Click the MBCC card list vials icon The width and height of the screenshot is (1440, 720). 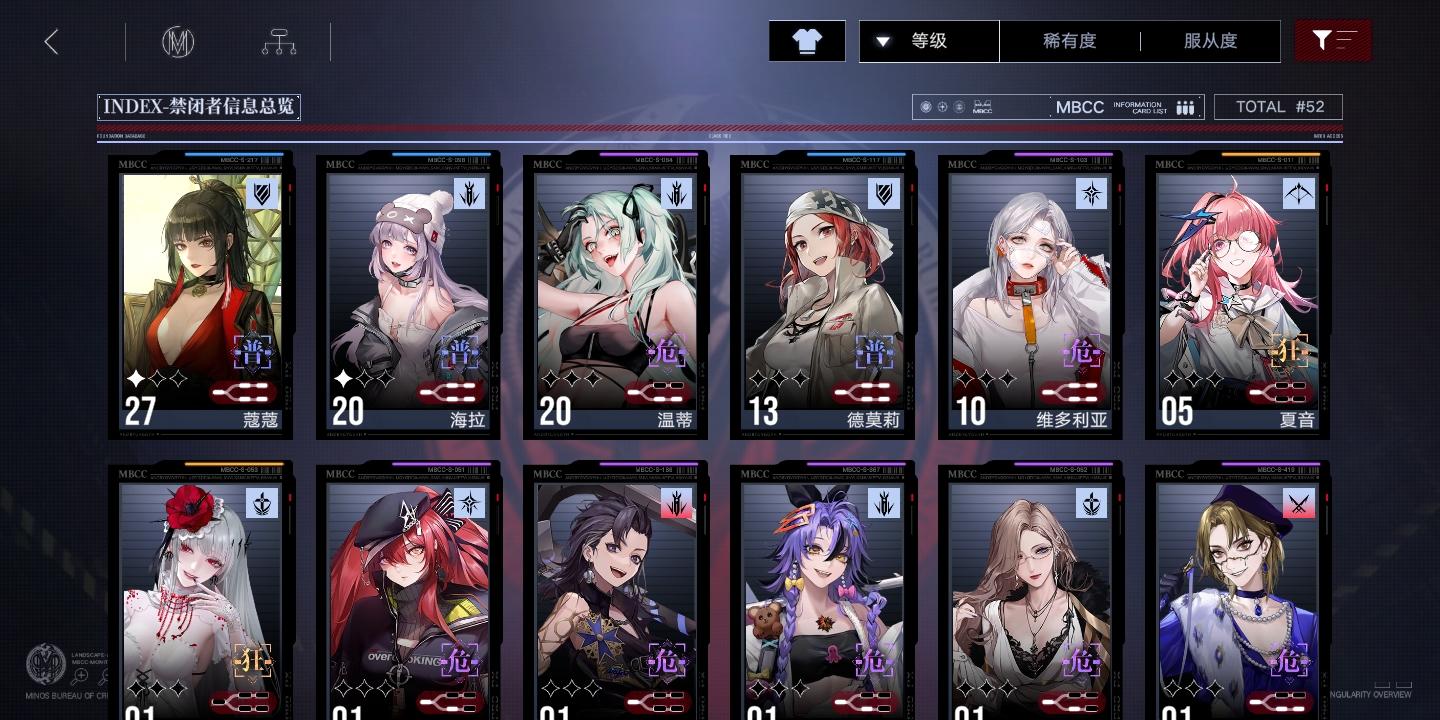pyautogui.click(x=1185, y=107)
